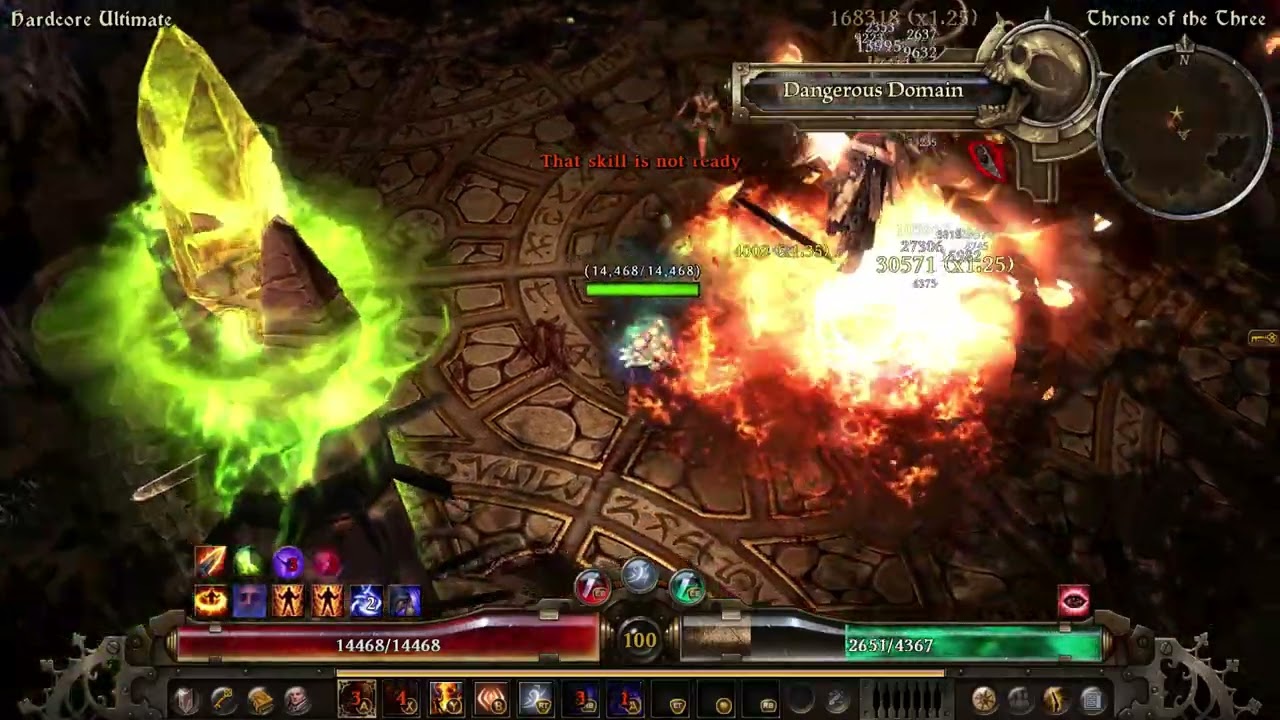Select the golden lightning bolt menu icon
The width and height of the screenshot is (1280, 720).
[x=1056, y=700]
